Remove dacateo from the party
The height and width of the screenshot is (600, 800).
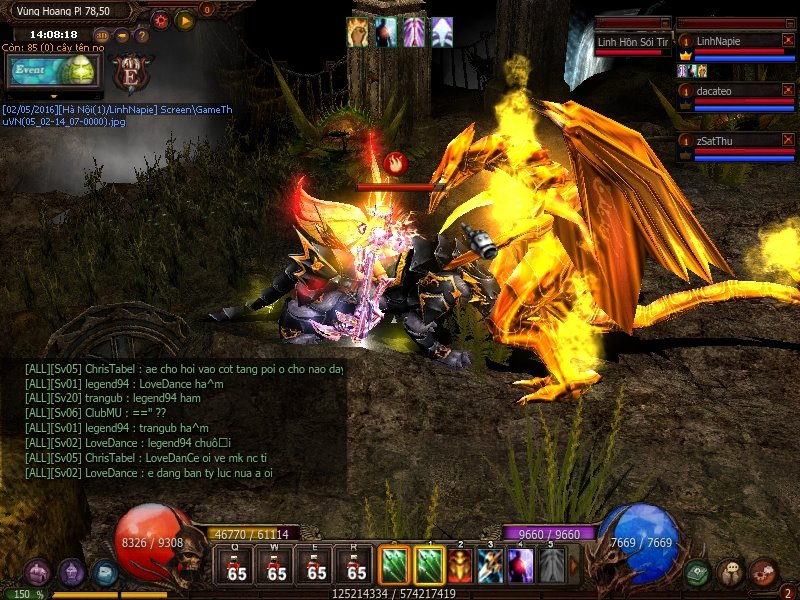point(787,90)
